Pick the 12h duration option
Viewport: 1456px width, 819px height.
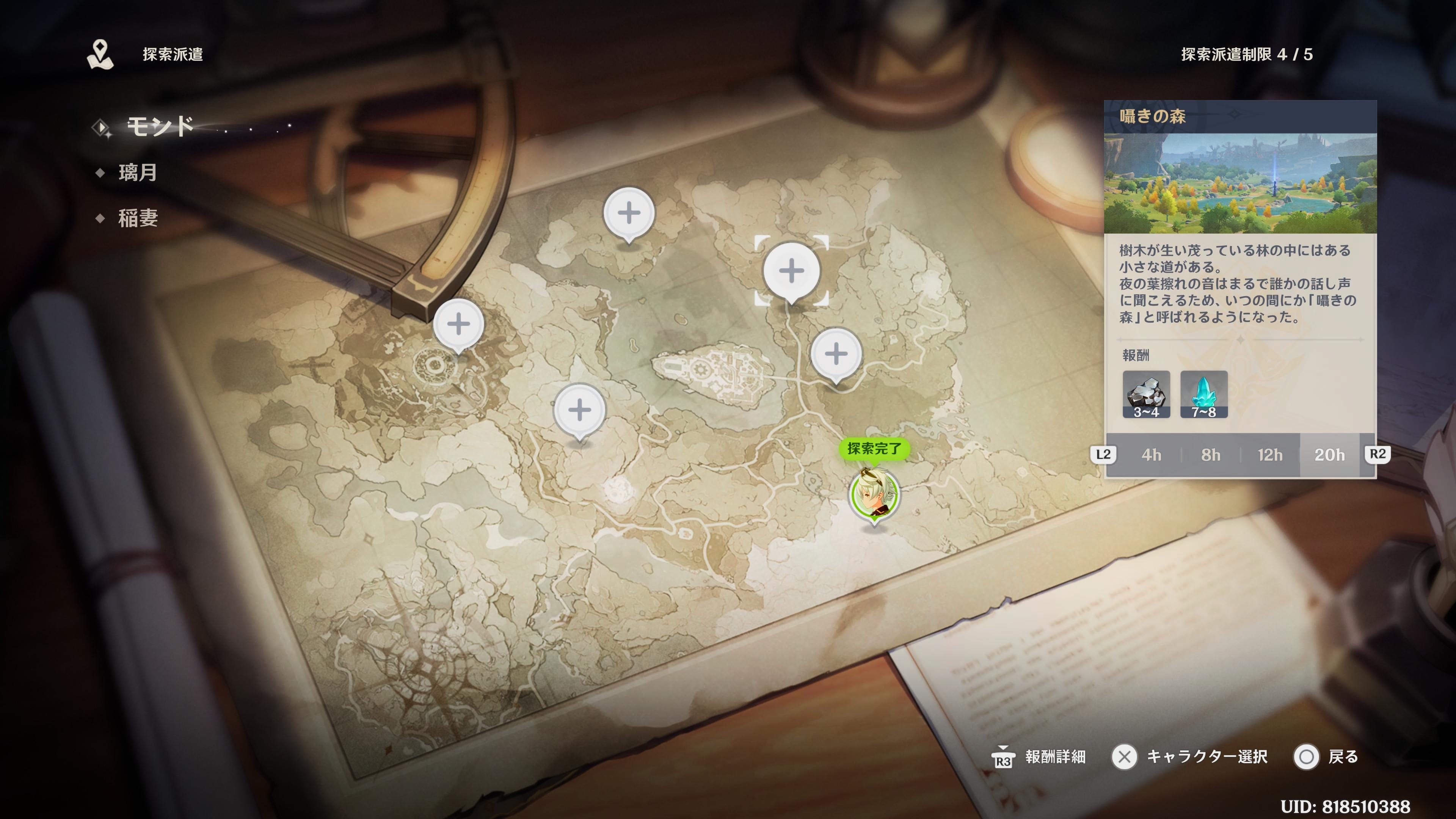[1270, 455]
